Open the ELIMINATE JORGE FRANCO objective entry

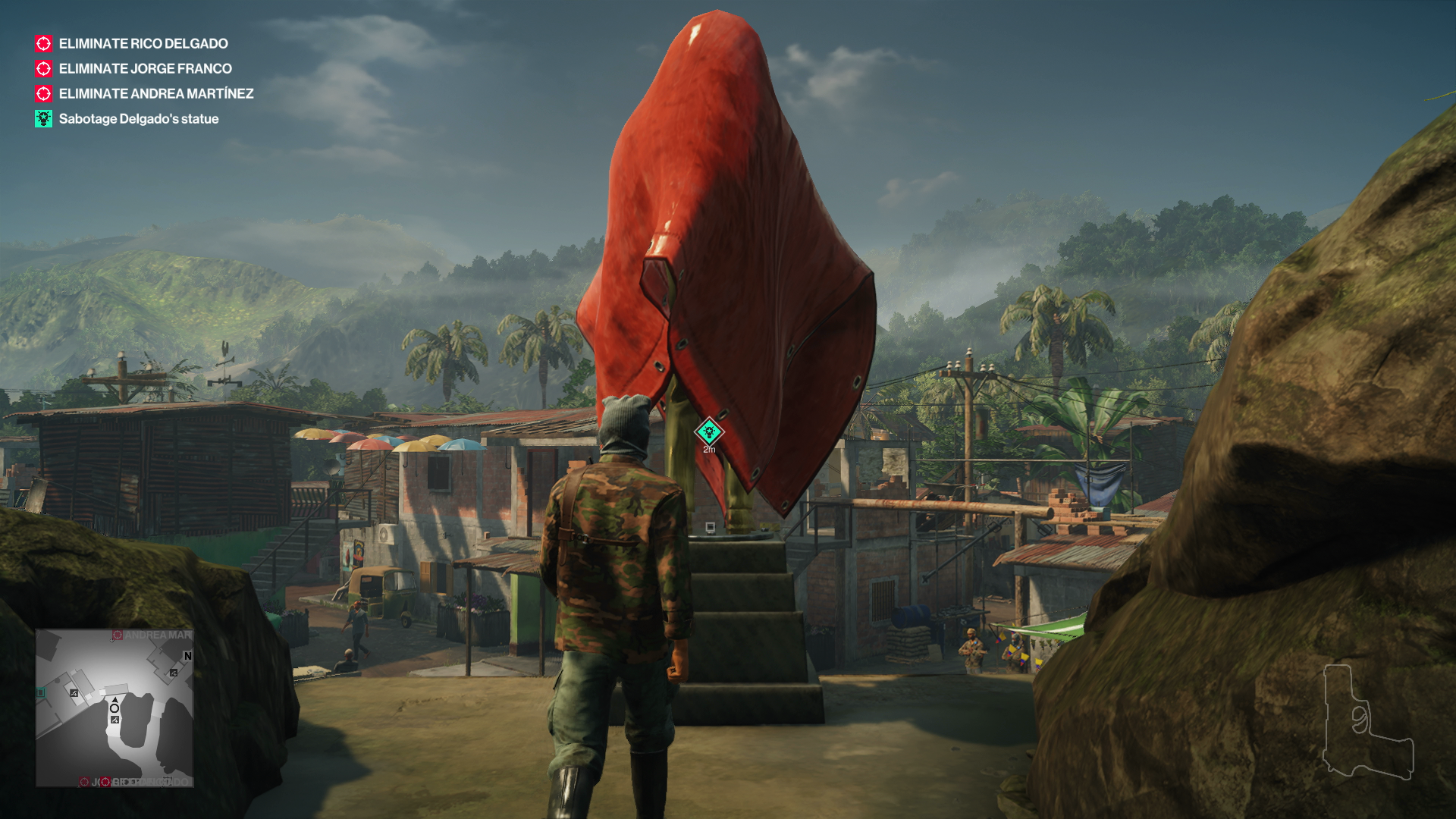[144, 68]
